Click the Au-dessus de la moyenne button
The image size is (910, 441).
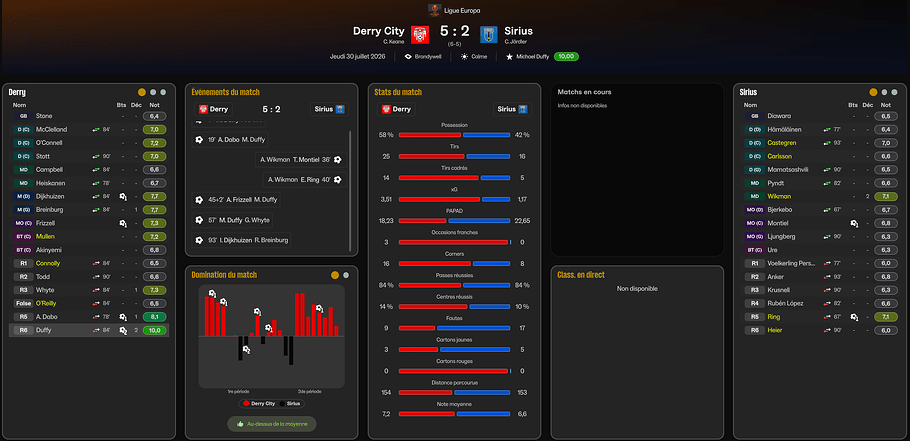pyautogui.click(x=274, y=424)
